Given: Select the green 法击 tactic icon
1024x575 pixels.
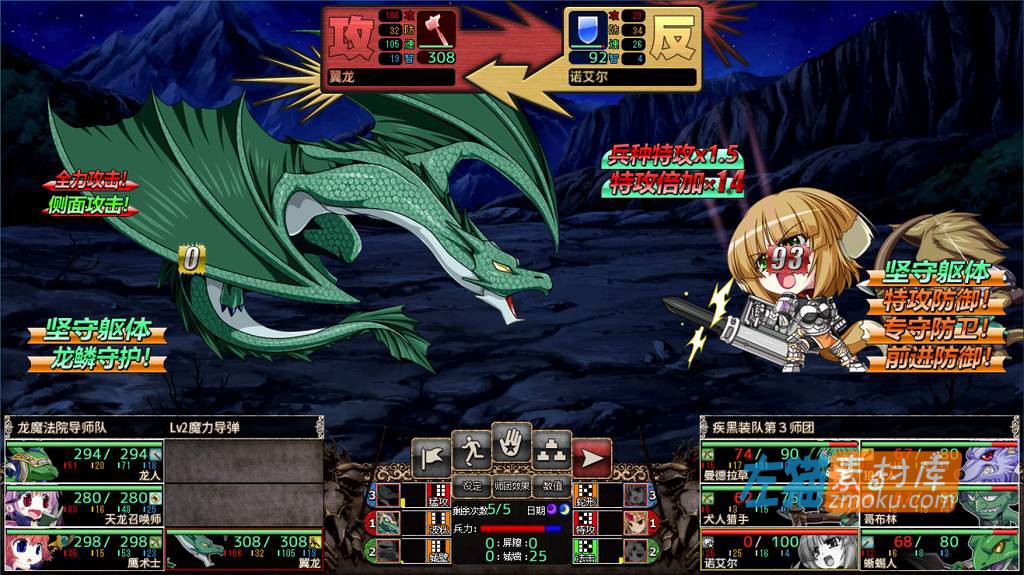Looking at the screenshot, I should 585,549.
